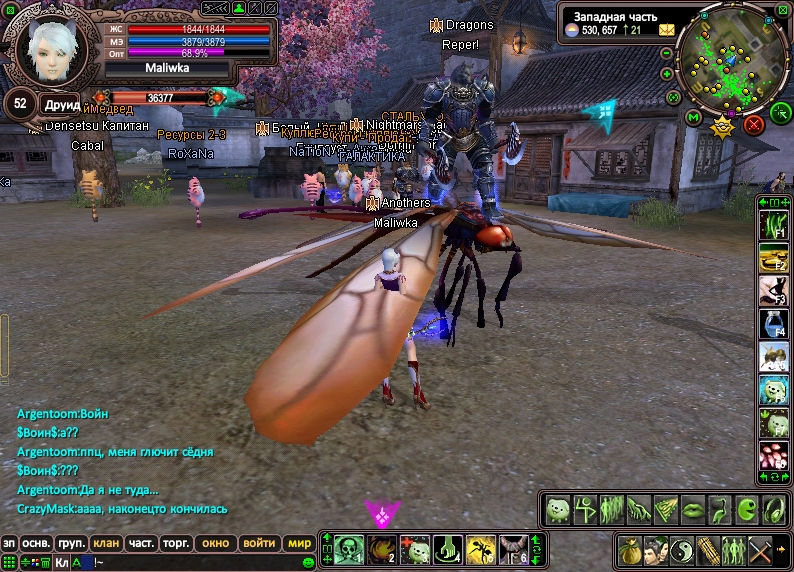Switch chat to the мир tab

[298, 544]
